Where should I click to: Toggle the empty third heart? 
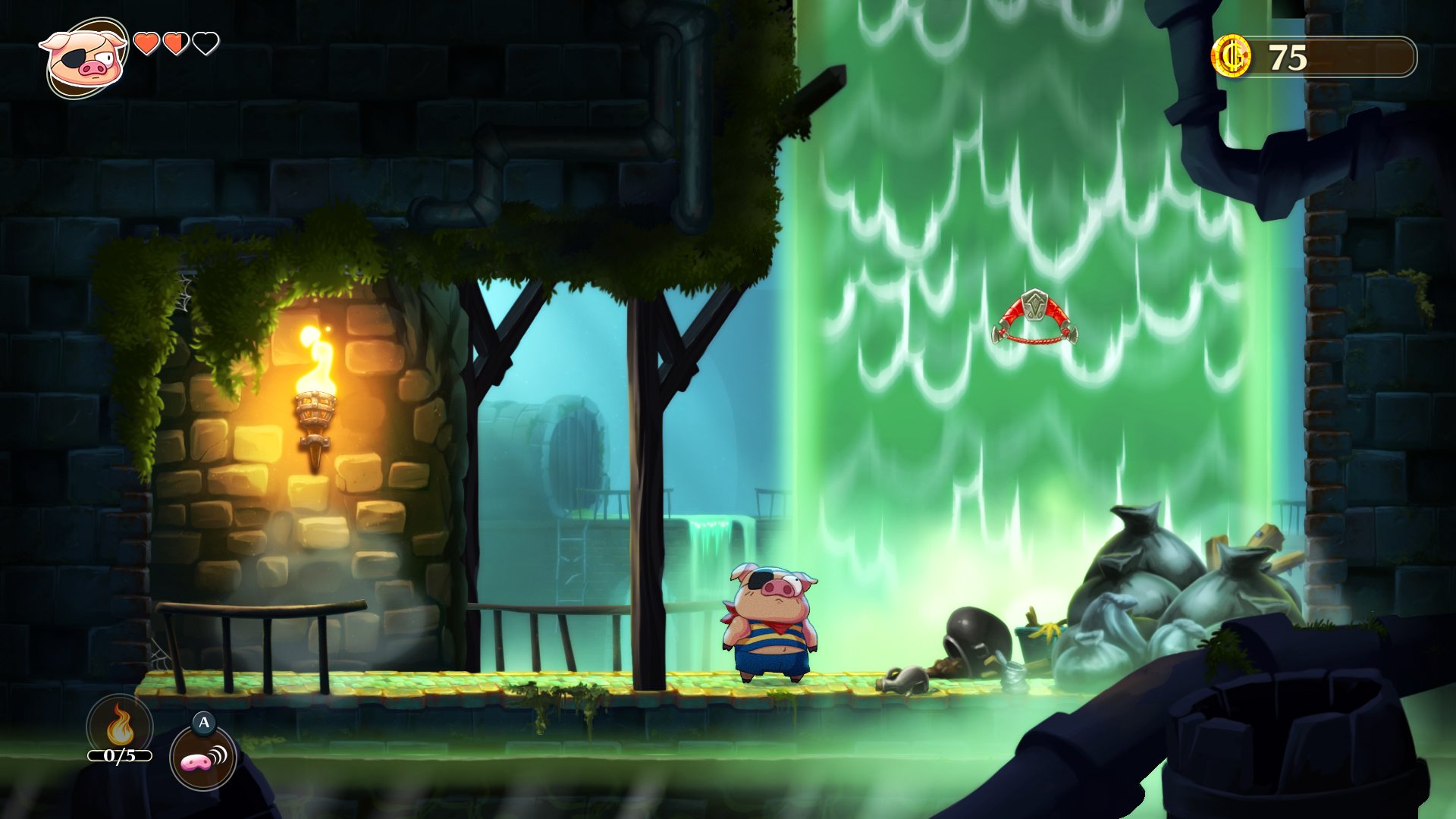(x=206, y=45)
